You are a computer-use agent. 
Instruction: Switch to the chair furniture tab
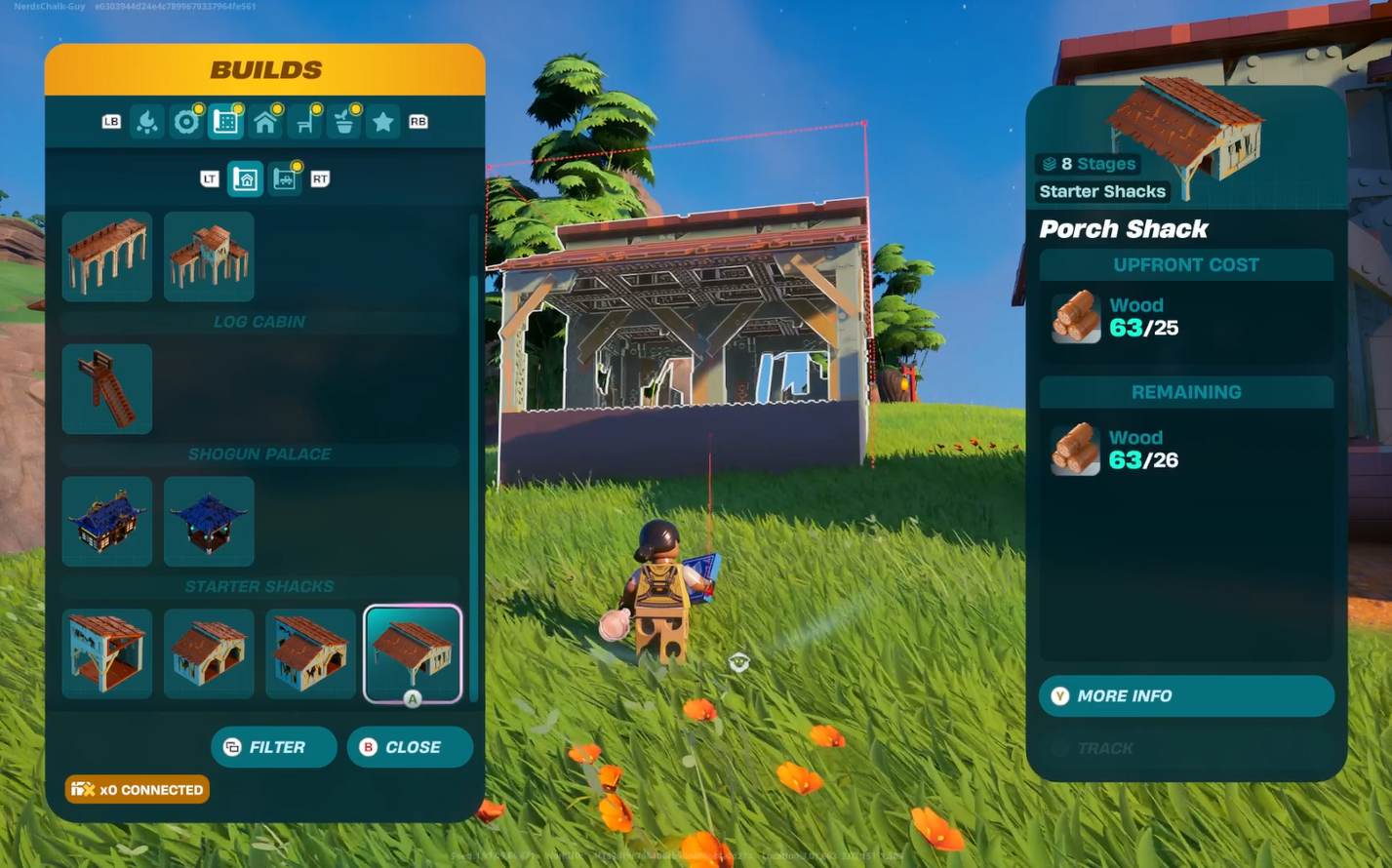coord(305,122)
